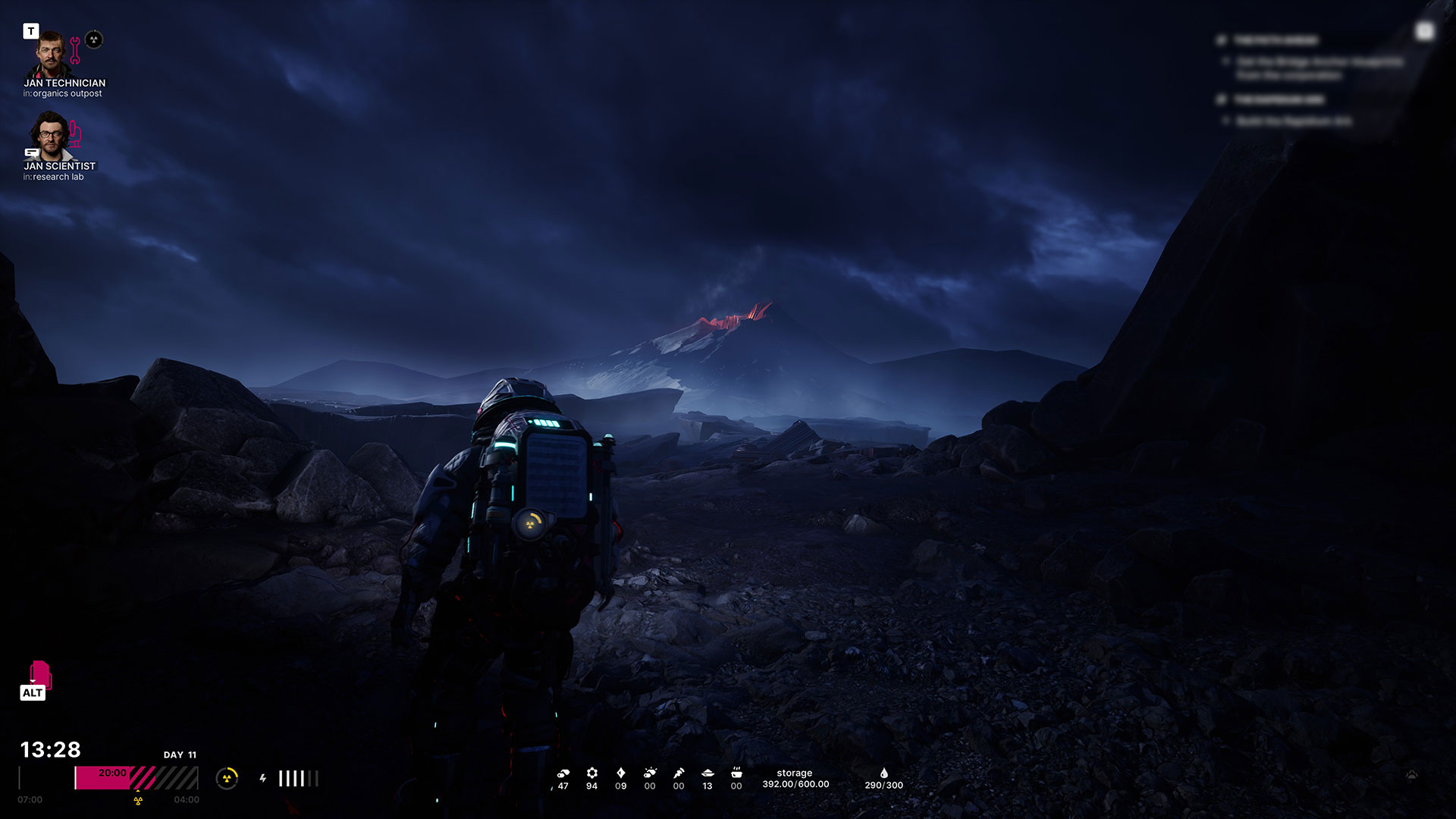This screenshot has width=1456, height=819.
Task: Click the gear-shaped resource icon showing 94
Action: tap(591, 773)
